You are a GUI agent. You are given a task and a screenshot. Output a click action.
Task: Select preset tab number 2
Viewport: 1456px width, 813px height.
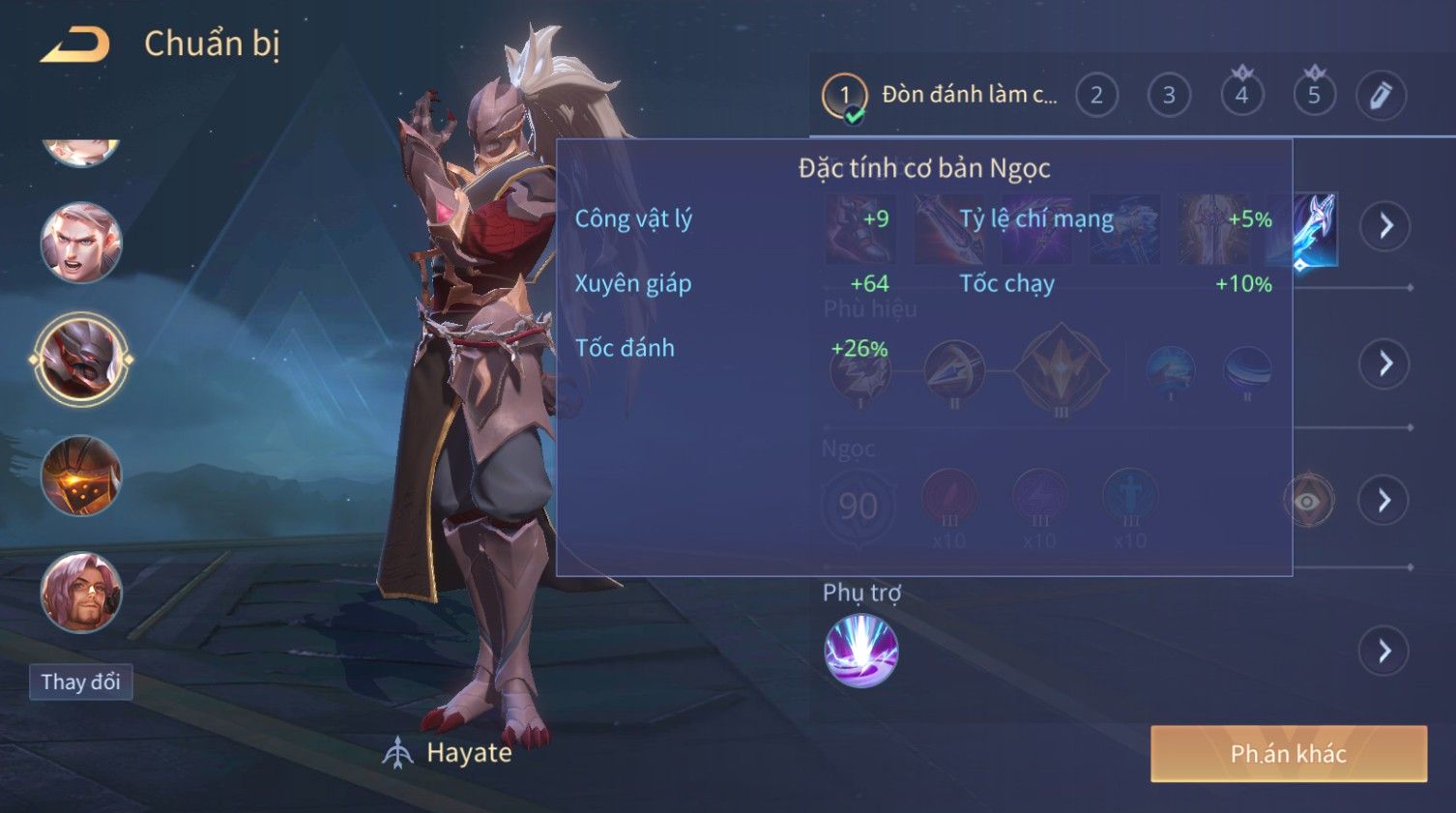coord(1096,95)
